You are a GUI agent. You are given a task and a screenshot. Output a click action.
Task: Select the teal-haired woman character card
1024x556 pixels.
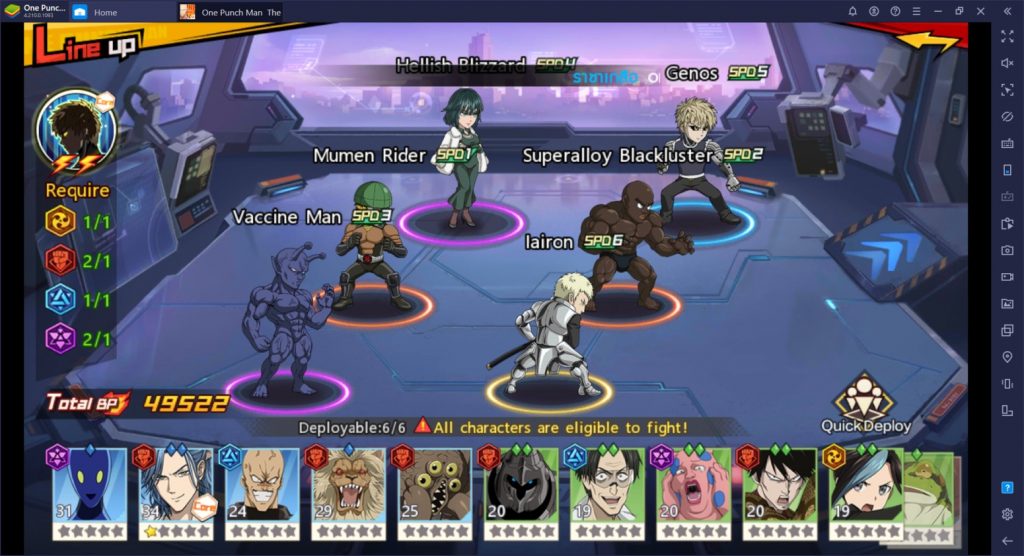(865, 492)
